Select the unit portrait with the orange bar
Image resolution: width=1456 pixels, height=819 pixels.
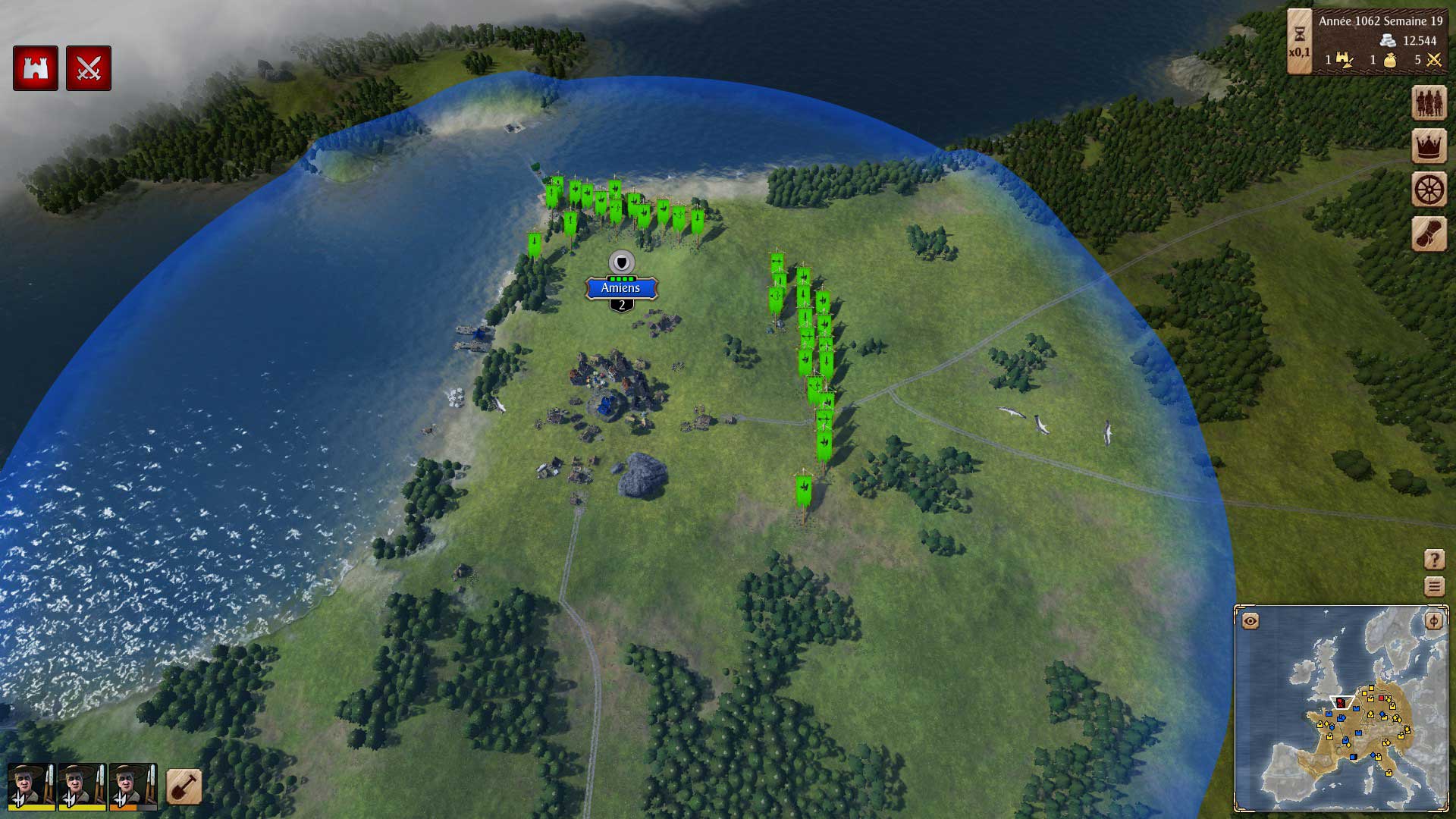pos(133,786)
